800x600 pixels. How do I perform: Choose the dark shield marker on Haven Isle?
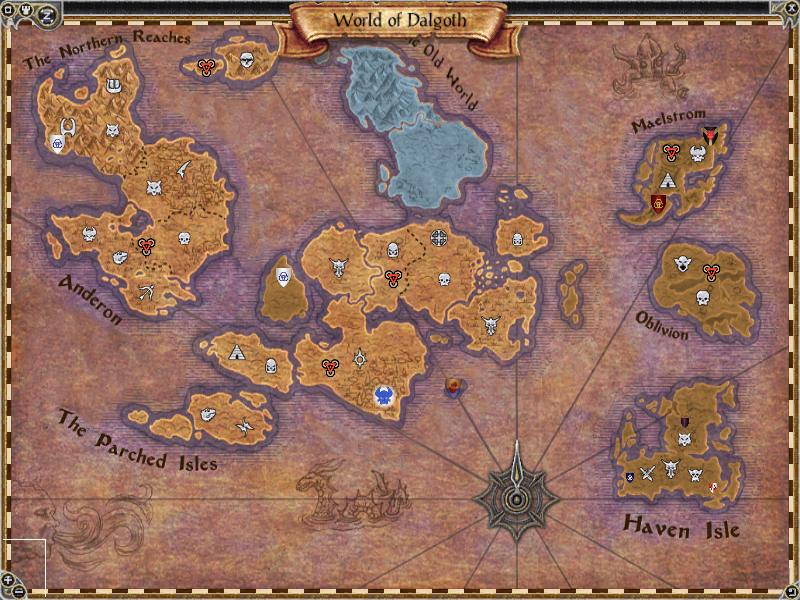click(685, 423)
